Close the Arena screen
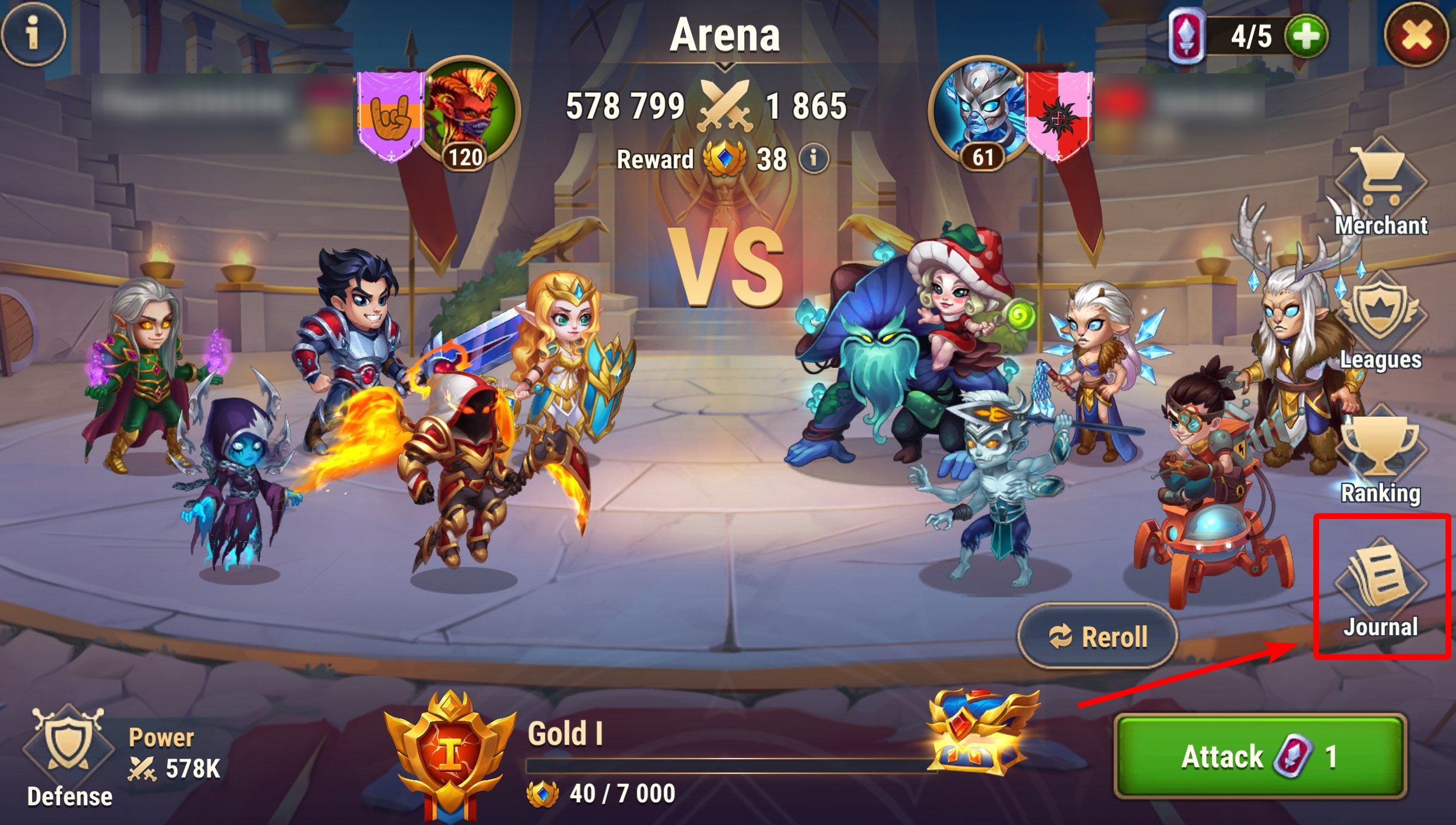Viewport: 1456px width, 825px height. [x=1416, y=36]
